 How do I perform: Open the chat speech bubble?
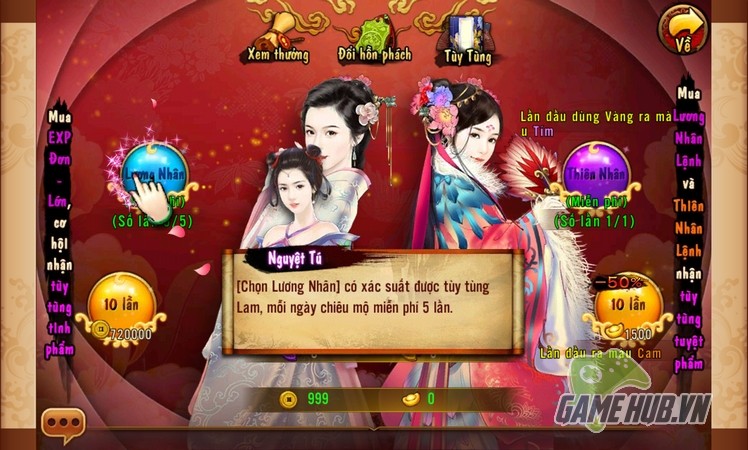tap(62, 425)
